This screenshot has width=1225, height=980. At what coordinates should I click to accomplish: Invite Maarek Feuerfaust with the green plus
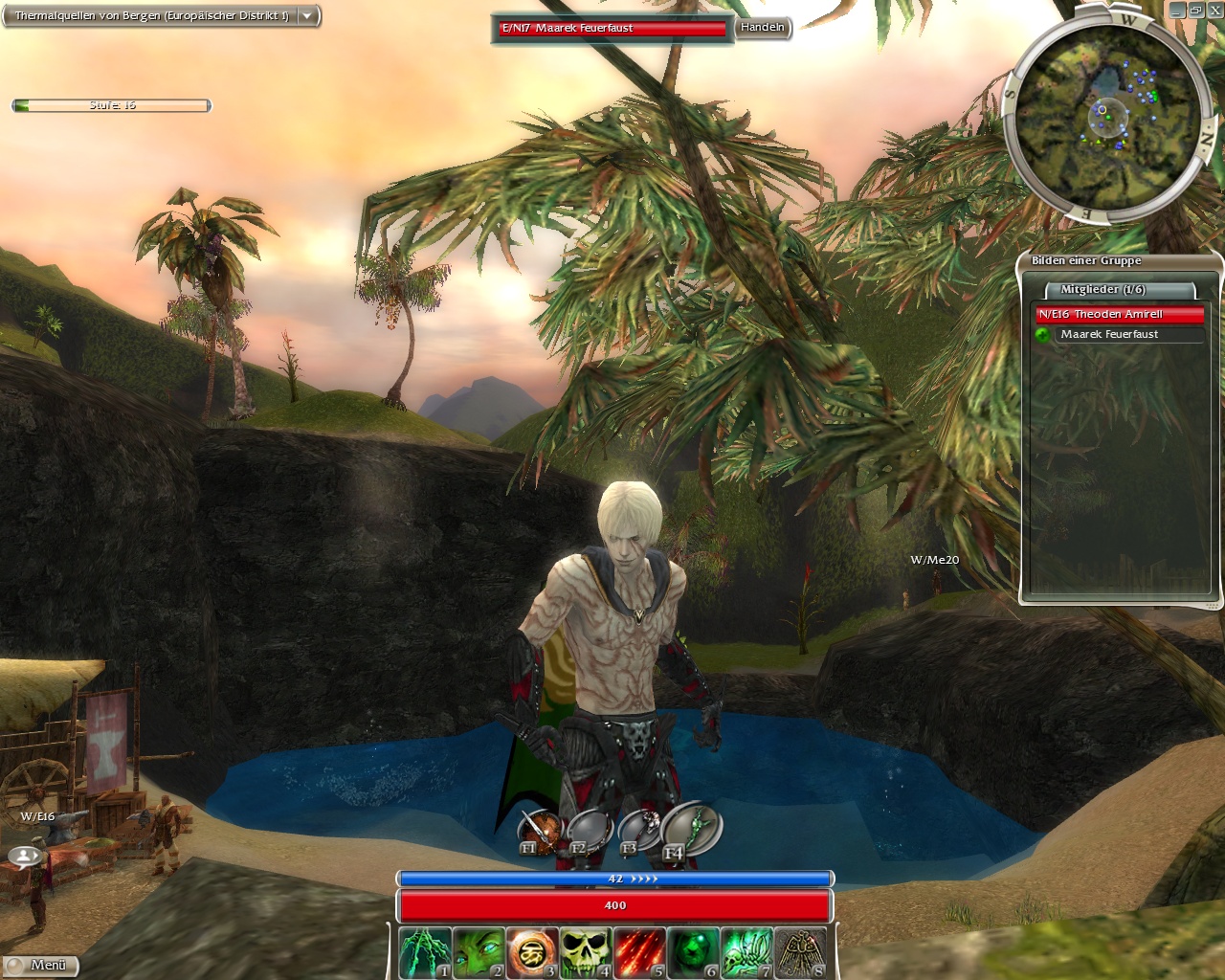coord(1042,334)
